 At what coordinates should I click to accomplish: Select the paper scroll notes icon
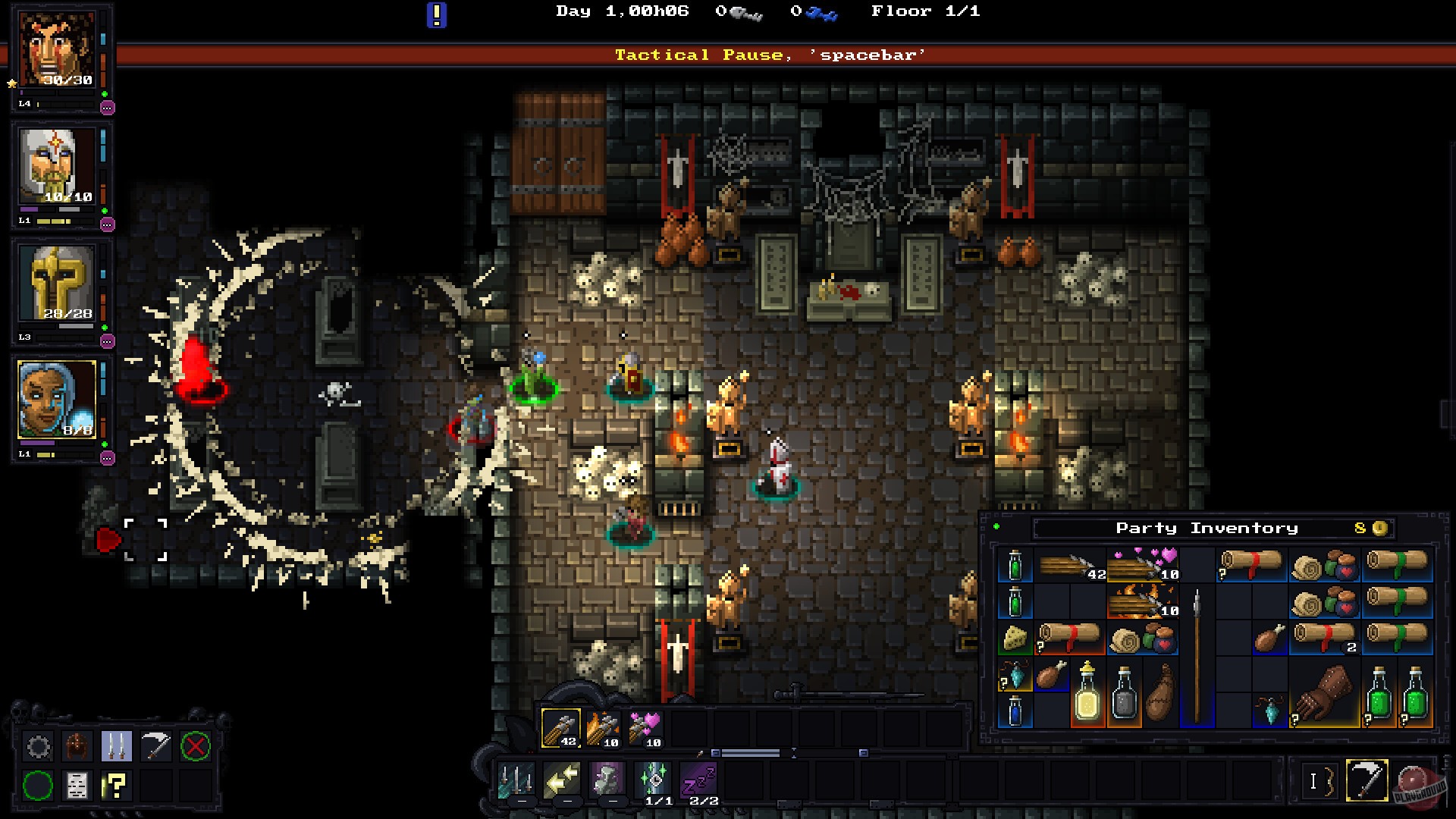[x=77, y=786]
